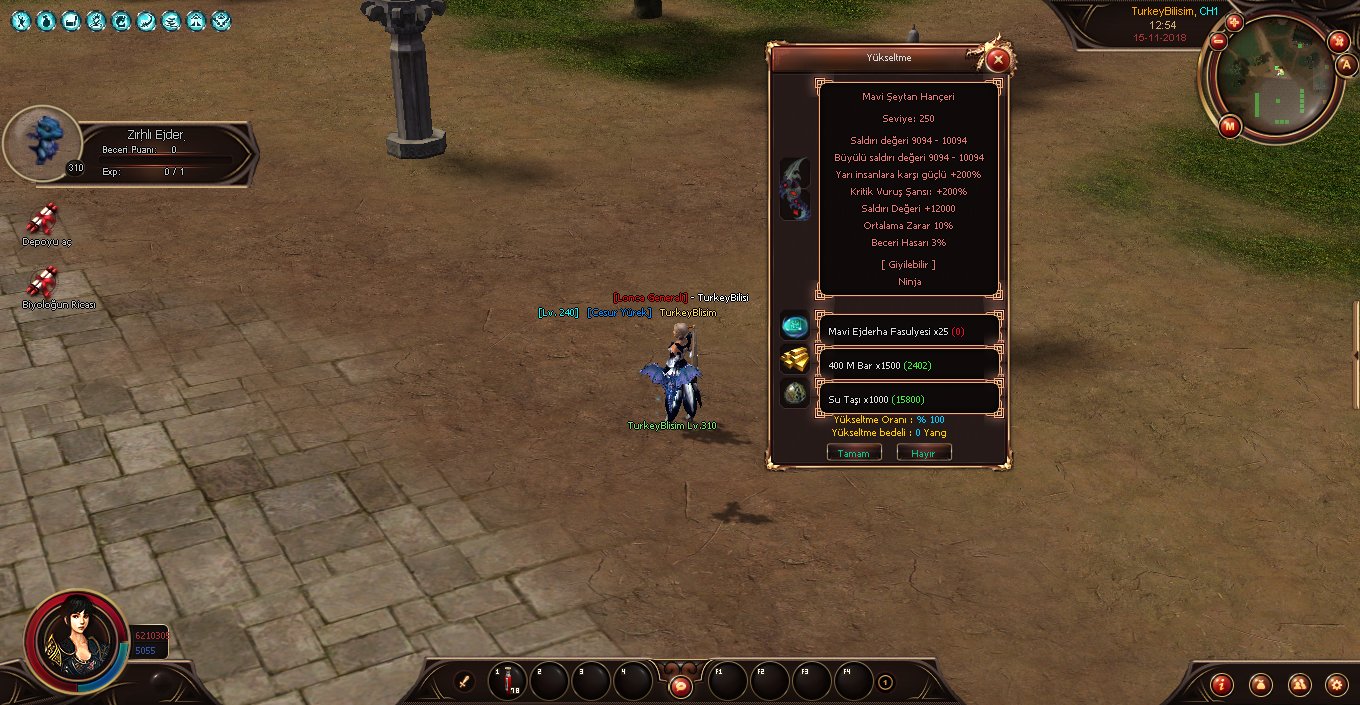
Task: Open the gear settings button
Action: [x=1336, y=685]
